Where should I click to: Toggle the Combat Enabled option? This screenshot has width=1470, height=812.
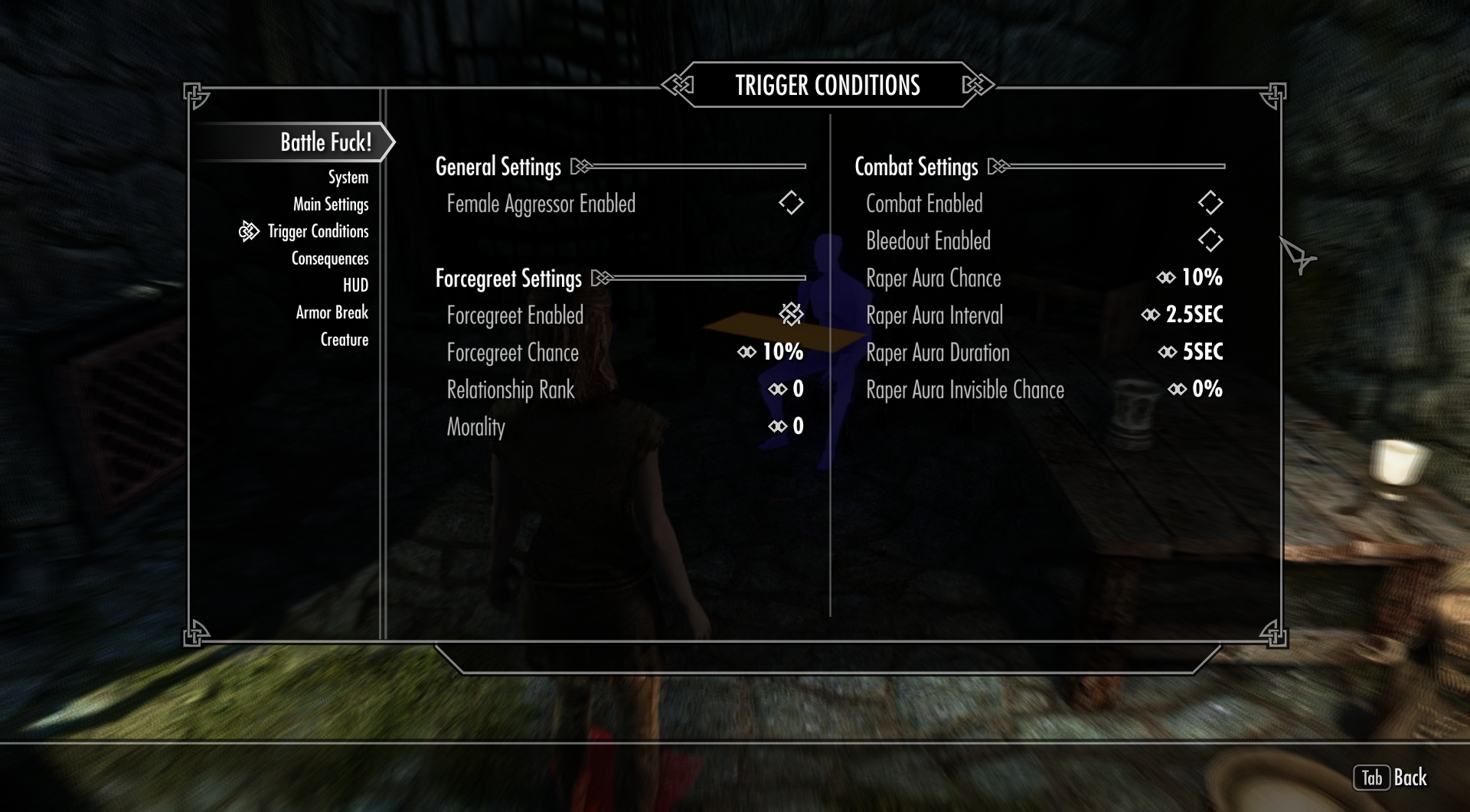point(1210,204)
